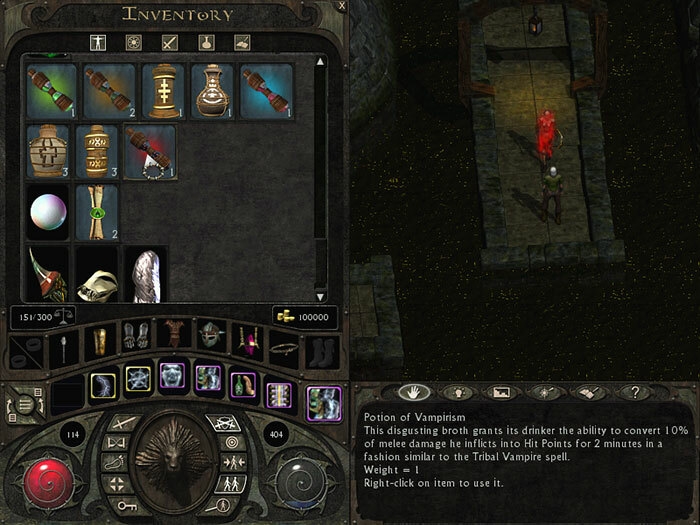
Task: Click the lightbulb hints button
Action: tap(456, 393)
